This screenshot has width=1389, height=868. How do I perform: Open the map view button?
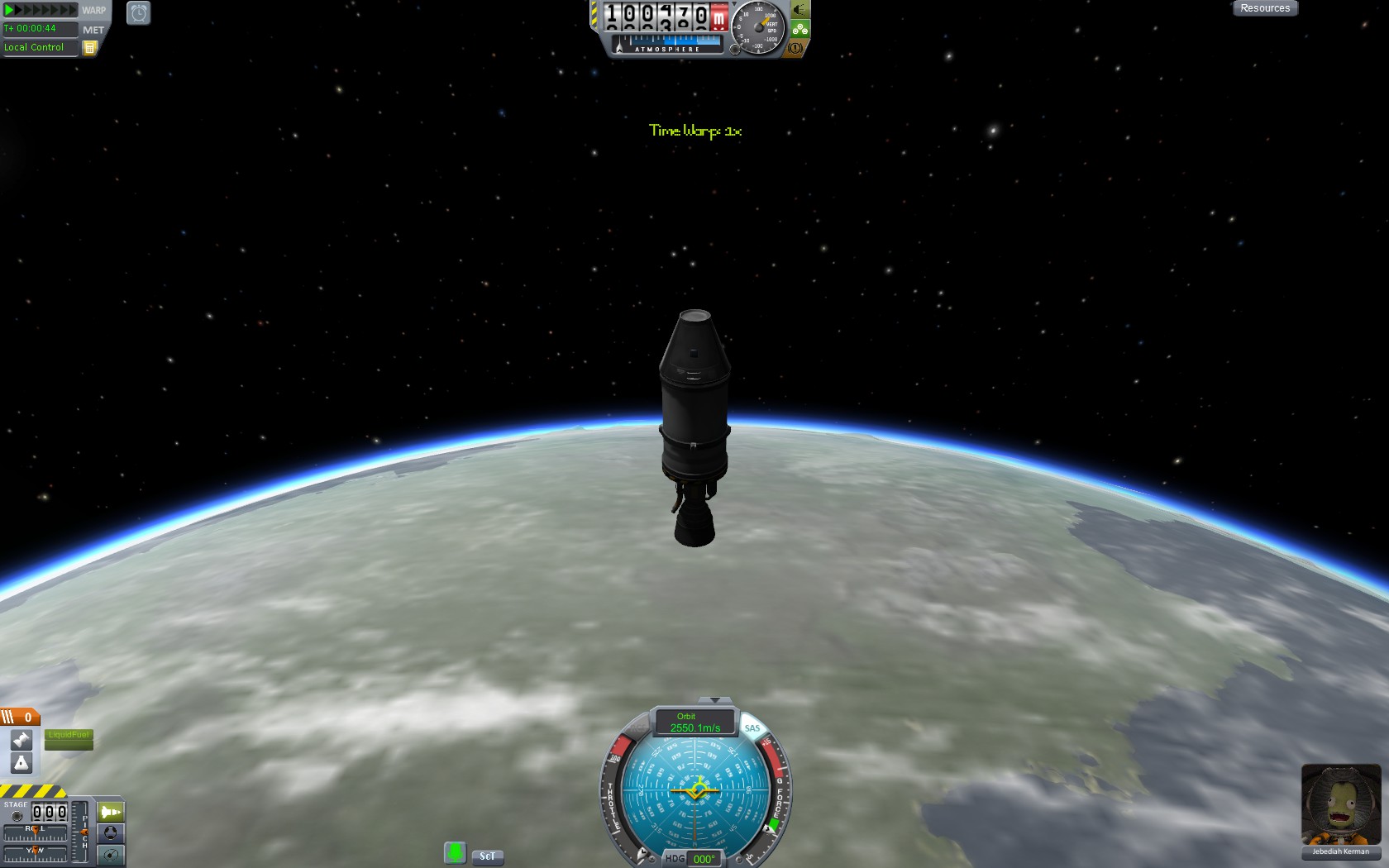[110, 855]
